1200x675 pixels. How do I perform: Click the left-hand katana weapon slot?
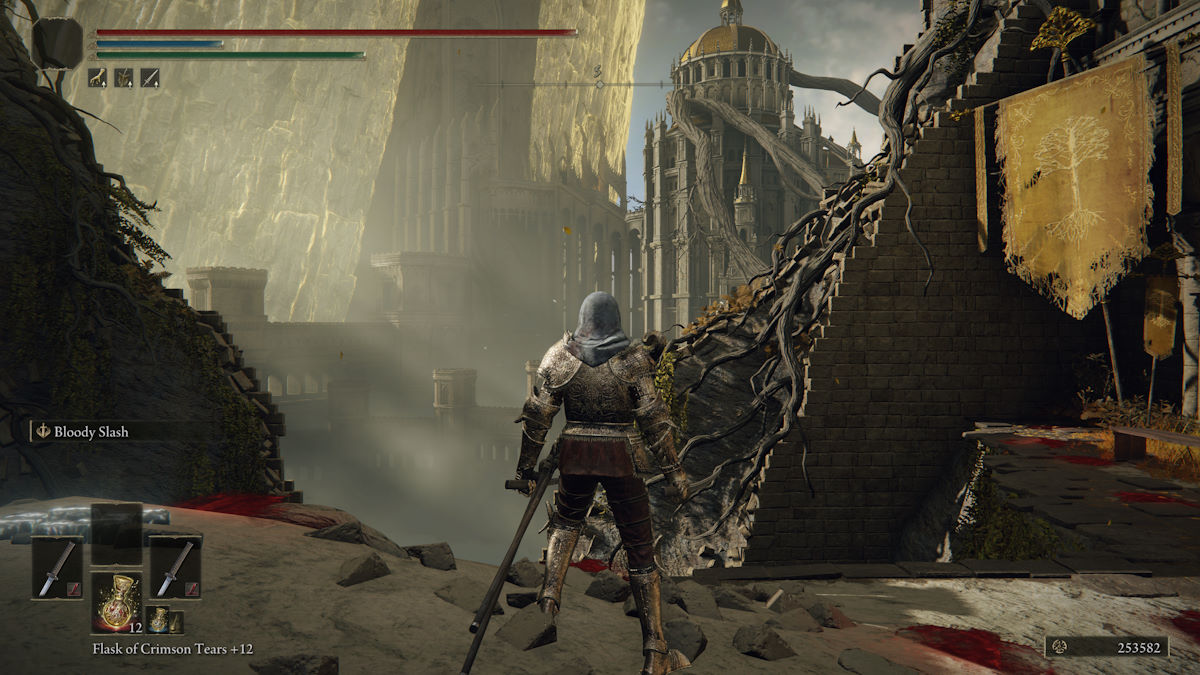click(x=57, y=567)
